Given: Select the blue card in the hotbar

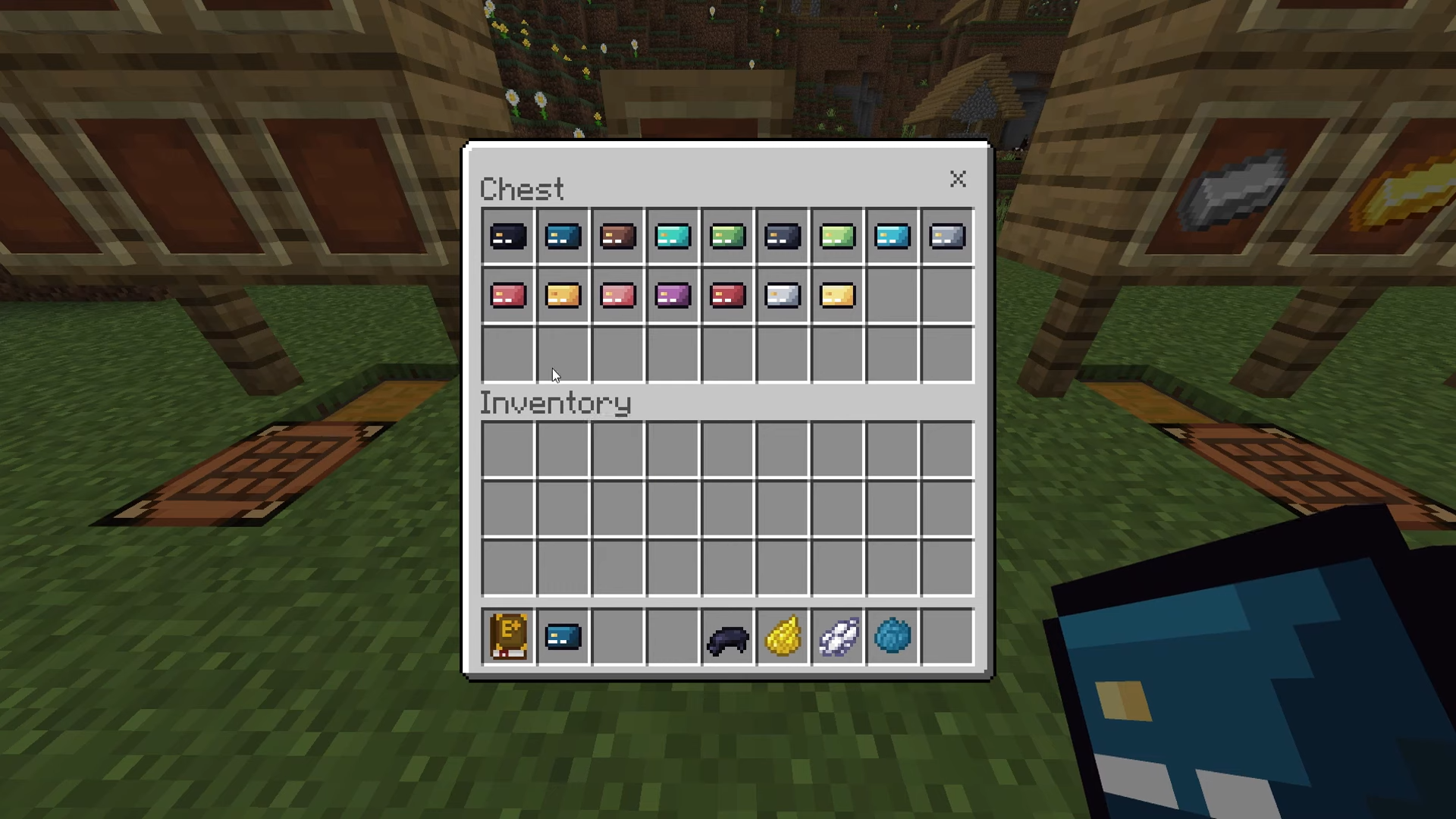Looking at the screenshot, I should 563,636.
